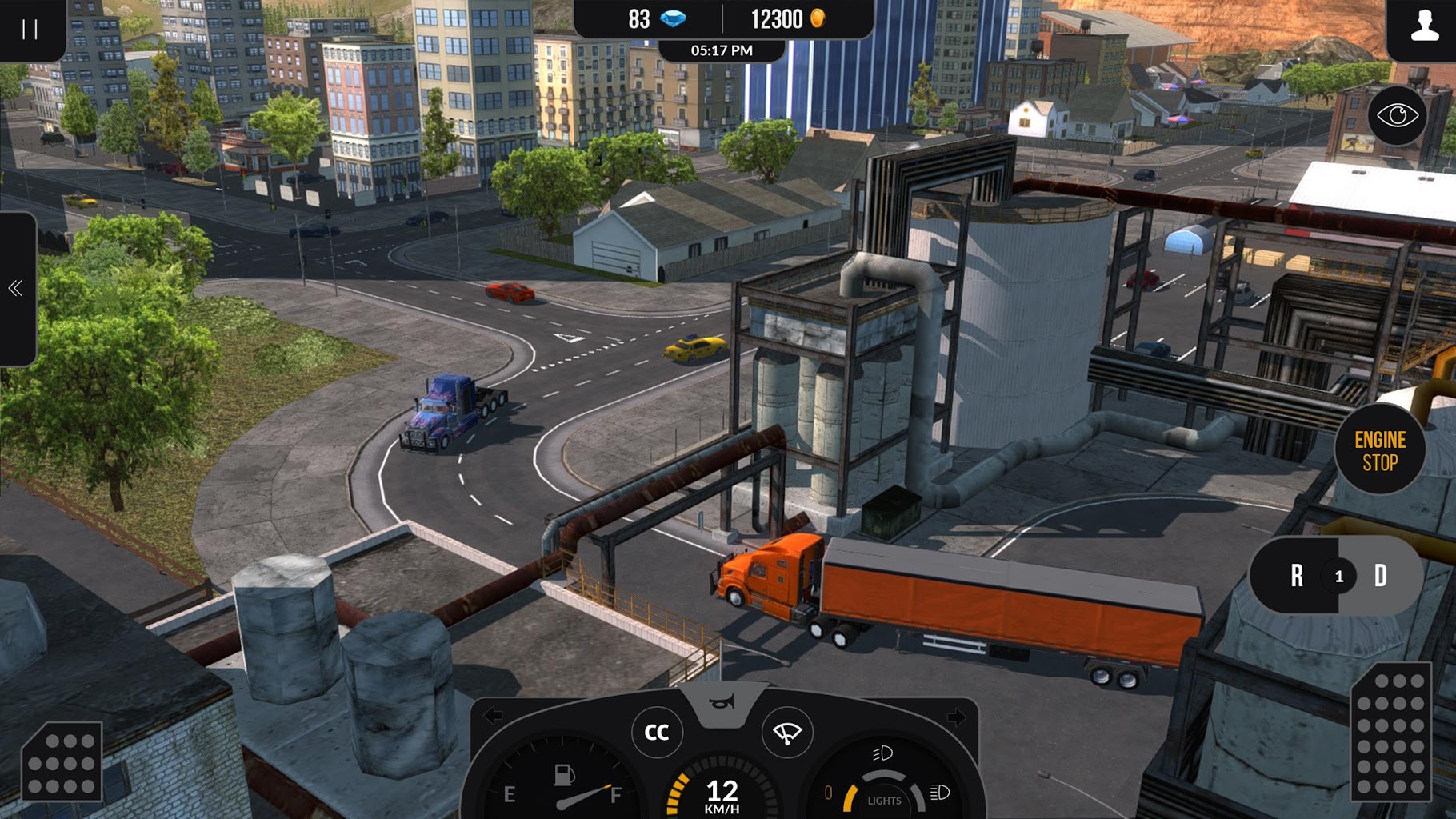The height and width of the screenshot is (819, 1456).
Task: Click the coin balance of 12300
Action: pyautogui.click(x=788, y=18)
